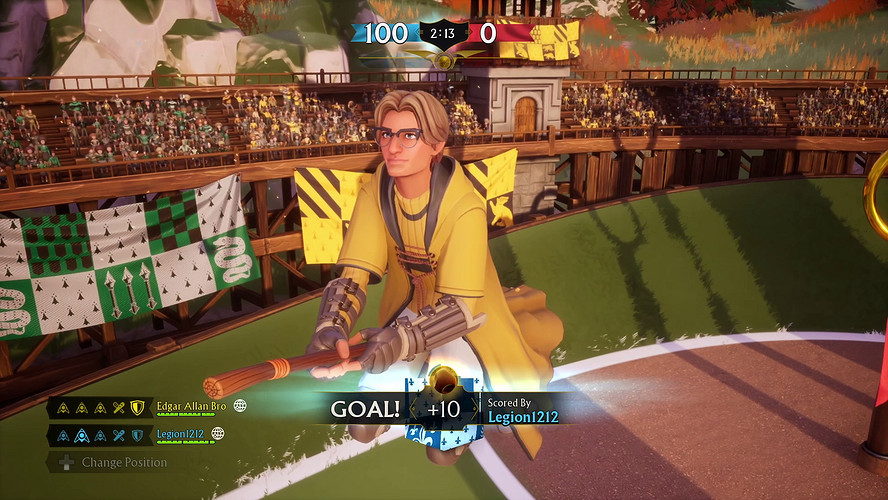Choose Legion1212's blue keeper shield icon
888x500 pixels.
point(137,435)
